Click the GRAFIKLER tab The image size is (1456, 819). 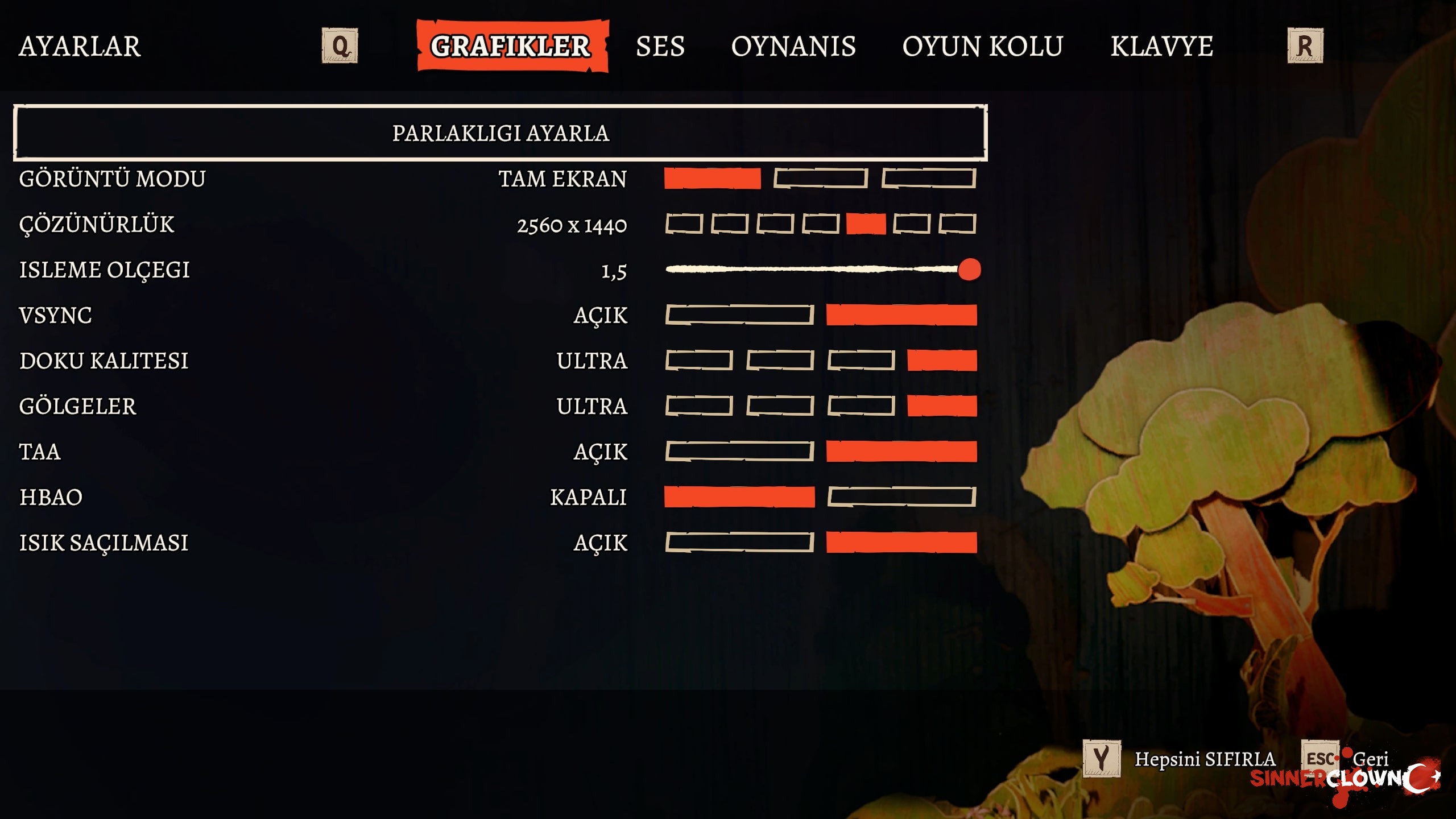click(512, 46)
